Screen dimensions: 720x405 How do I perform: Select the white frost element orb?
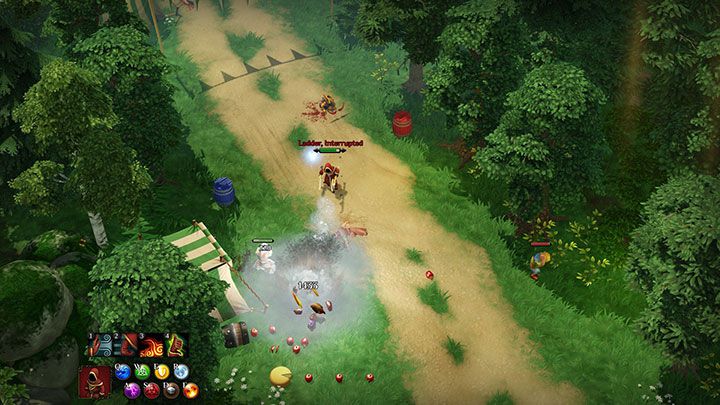click(180, 372)
